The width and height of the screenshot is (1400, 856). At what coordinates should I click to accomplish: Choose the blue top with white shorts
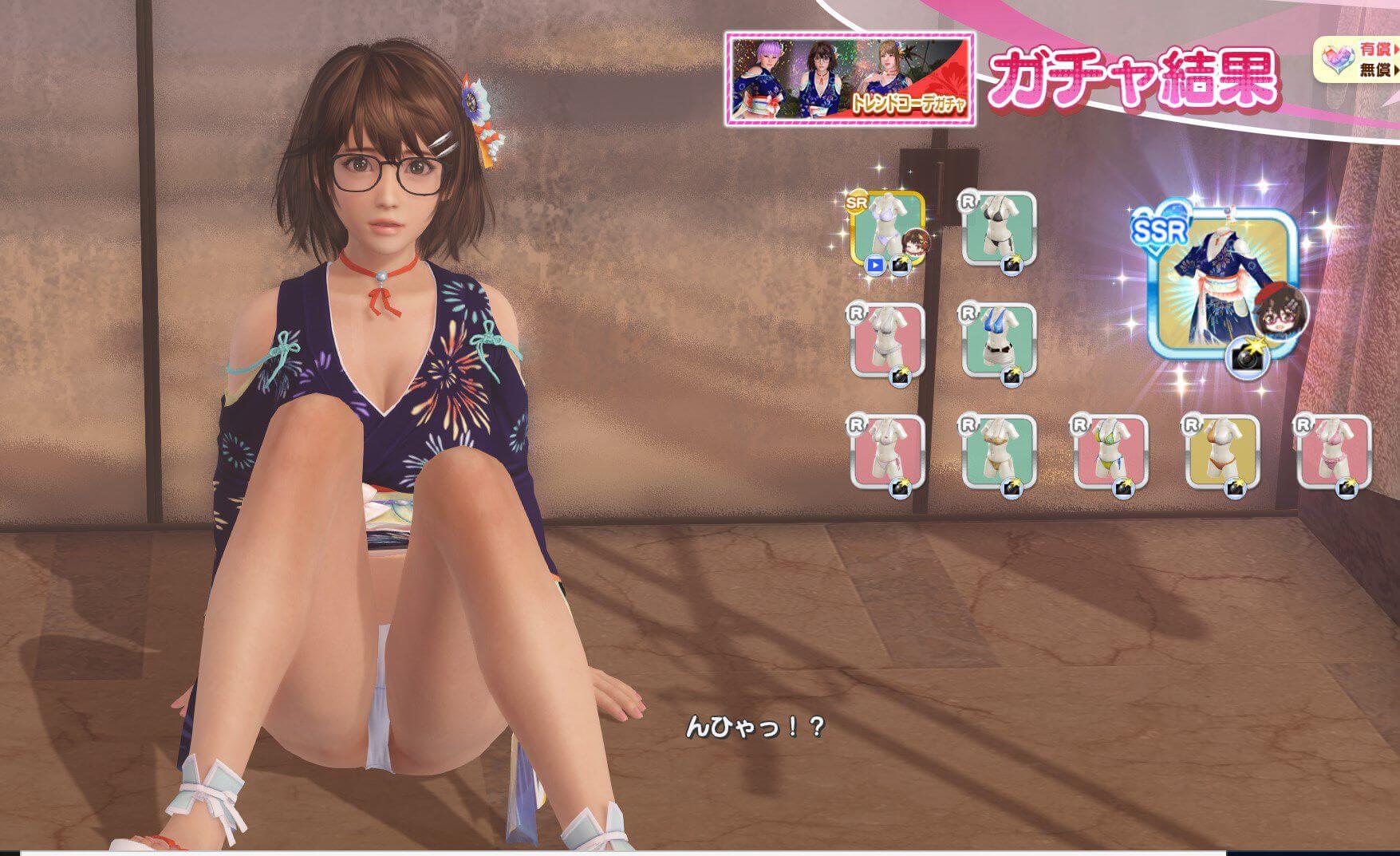point(998,339)
